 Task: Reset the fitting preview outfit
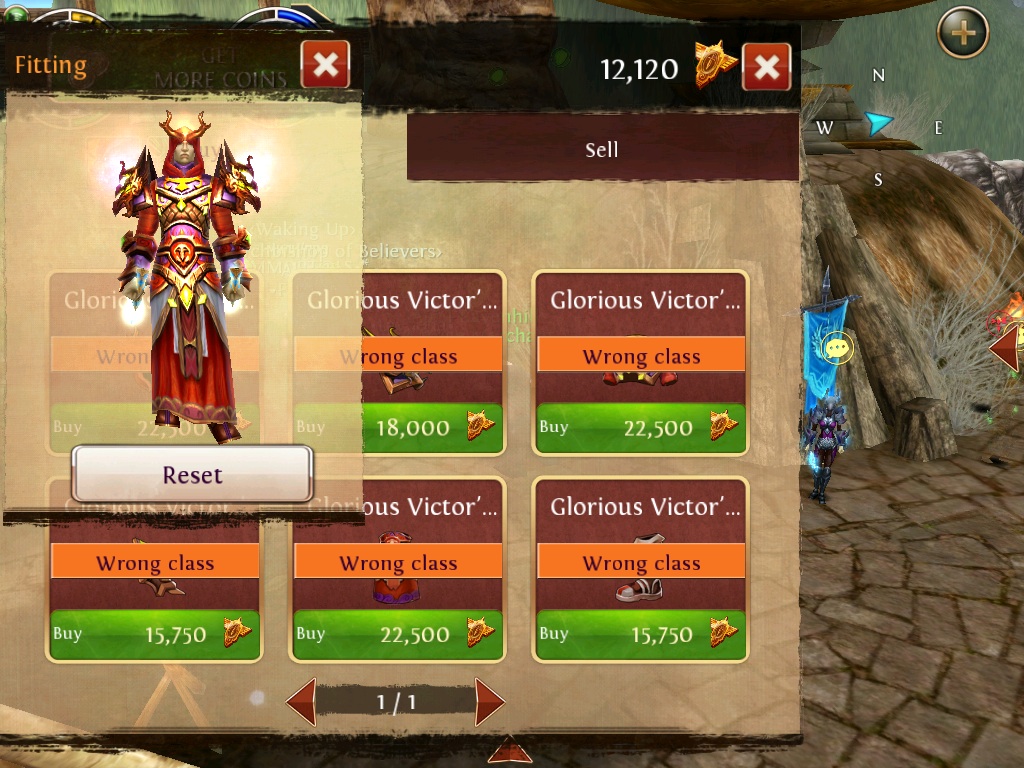[x=192, y=475]
